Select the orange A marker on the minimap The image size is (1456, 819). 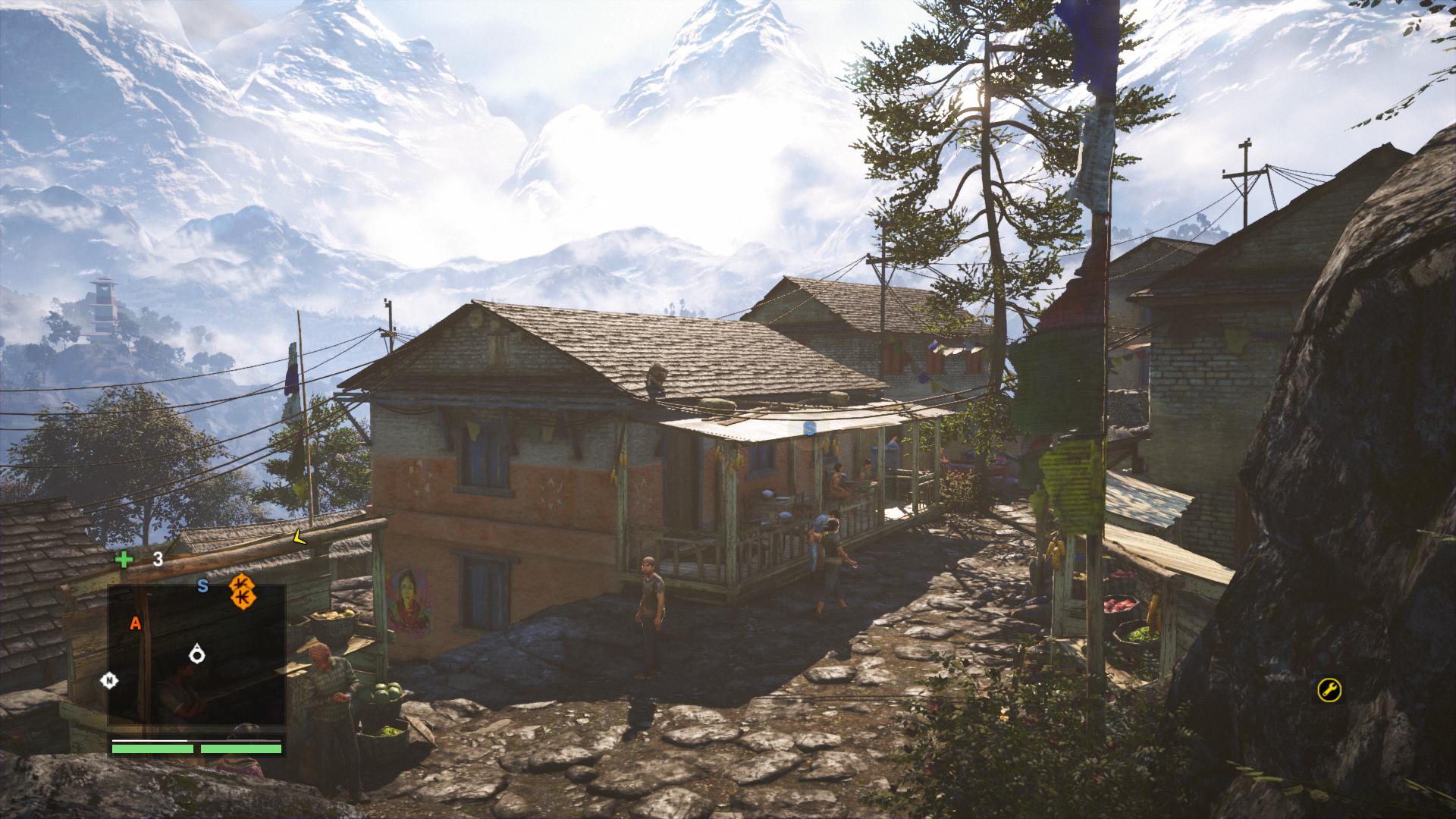(136, 623)
